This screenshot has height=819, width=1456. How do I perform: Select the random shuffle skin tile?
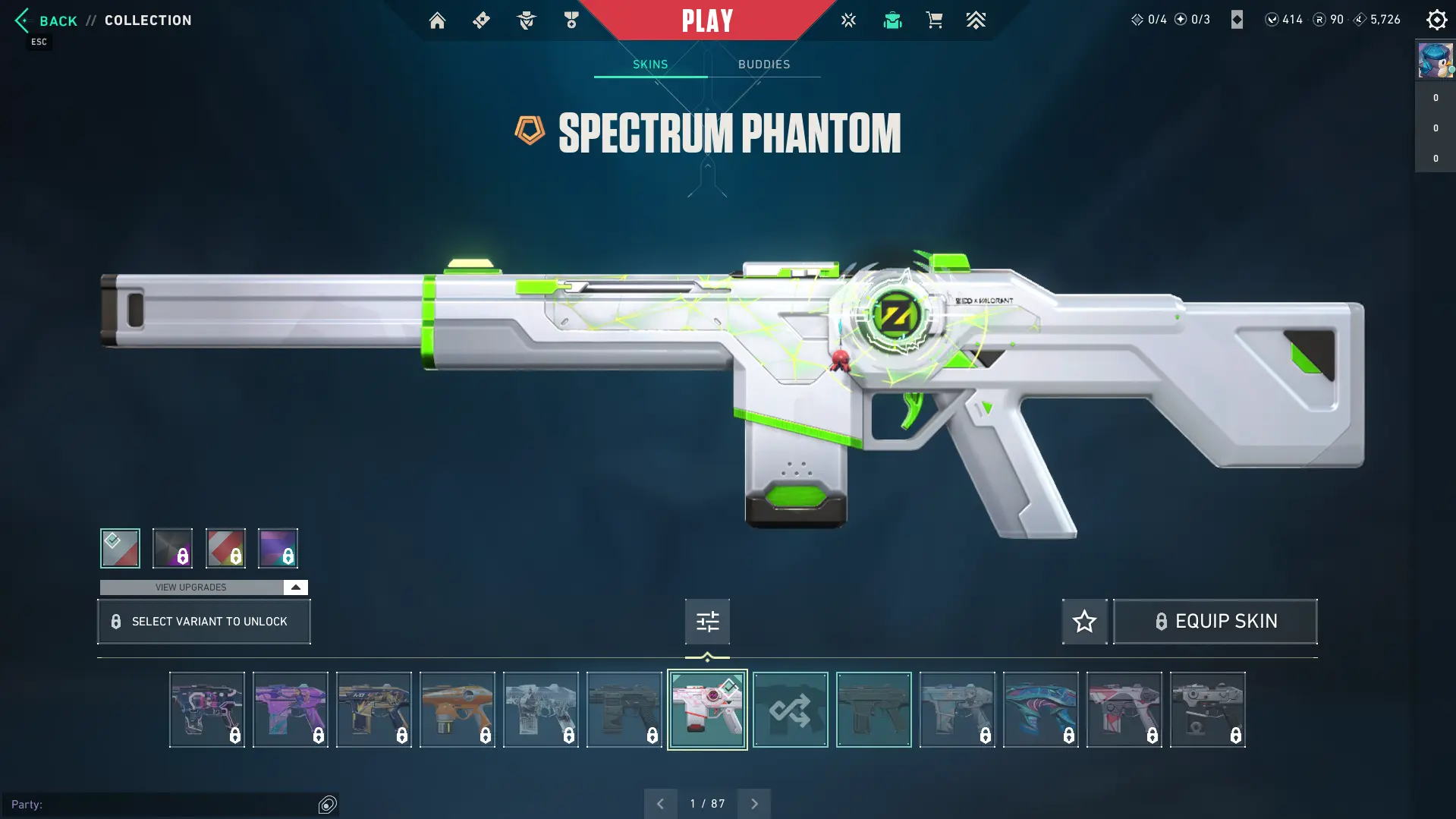790,710
